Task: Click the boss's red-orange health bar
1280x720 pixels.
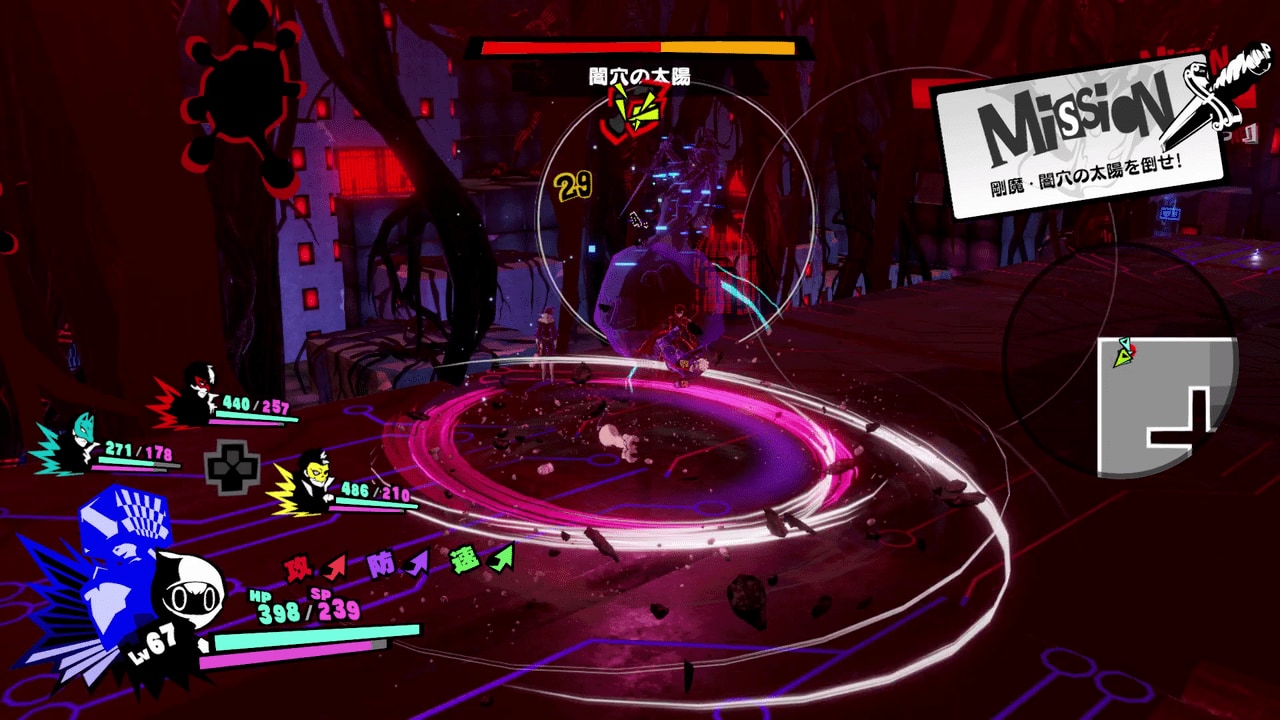Action: coord(637,46)
